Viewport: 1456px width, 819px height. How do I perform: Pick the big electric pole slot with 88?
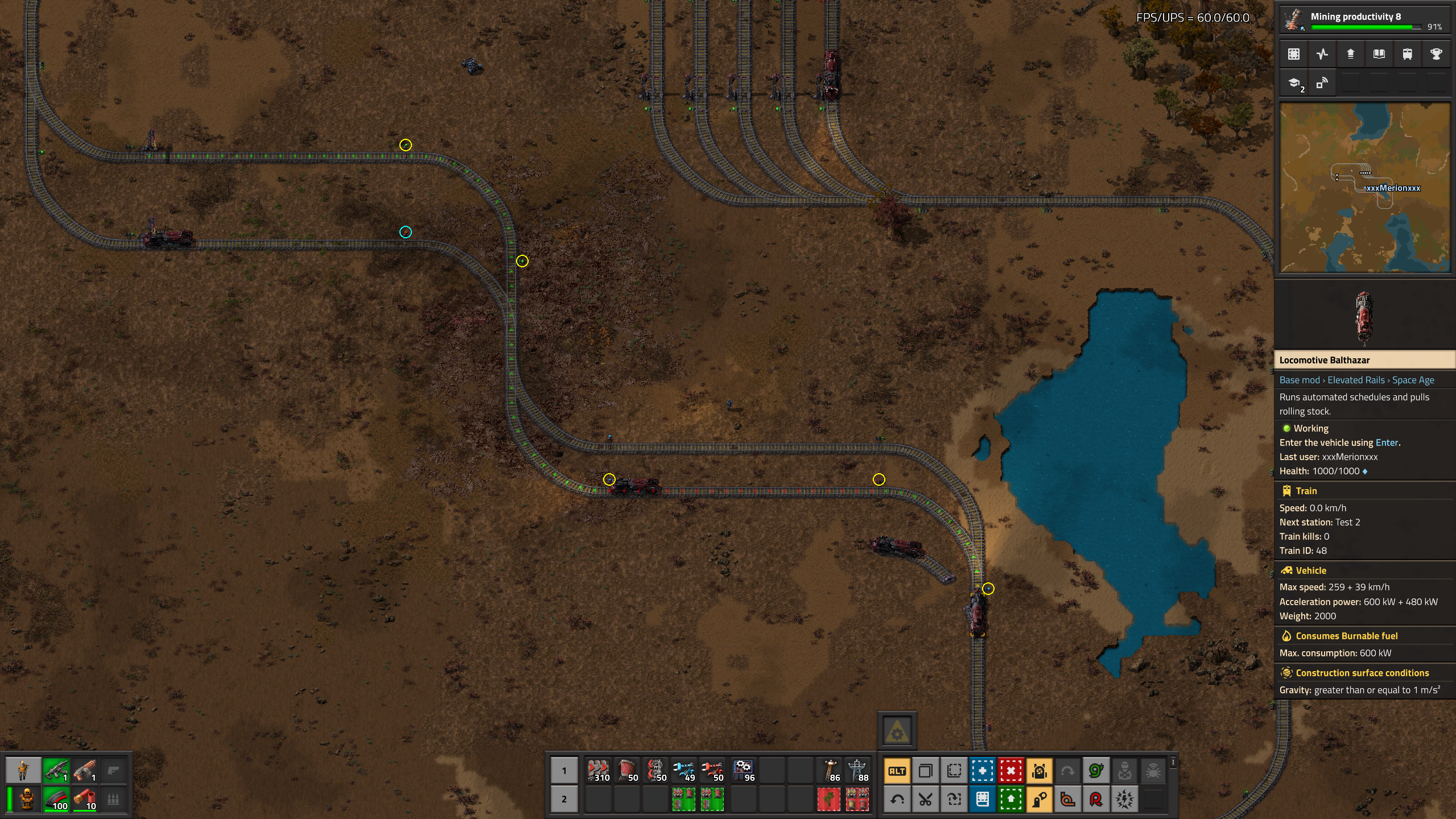coord(857,771)
